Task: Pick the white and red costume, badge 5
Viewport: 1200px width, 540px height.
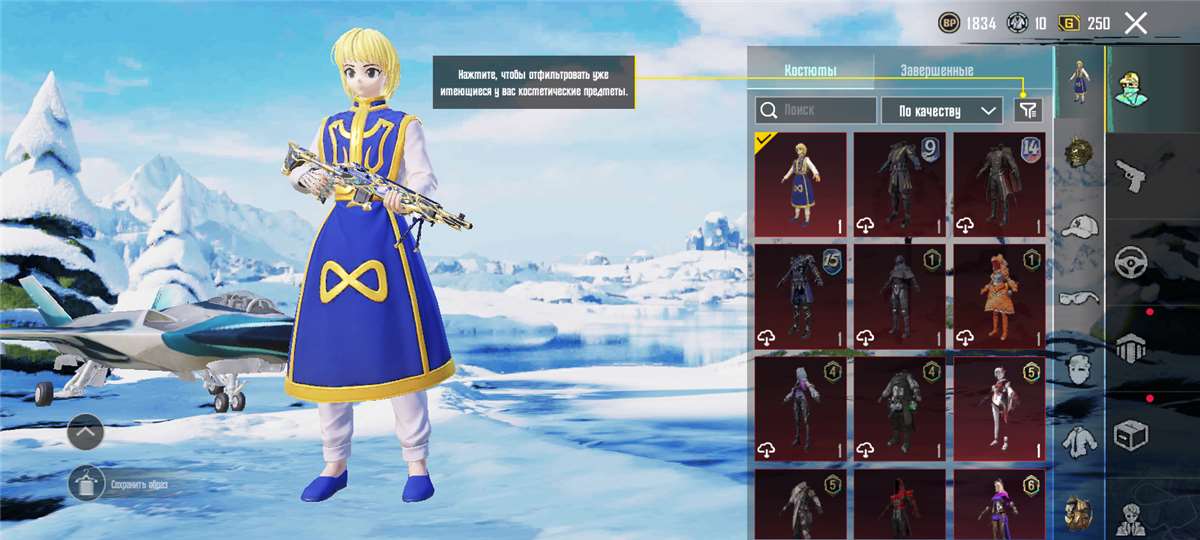Action: tap(998, 409)
